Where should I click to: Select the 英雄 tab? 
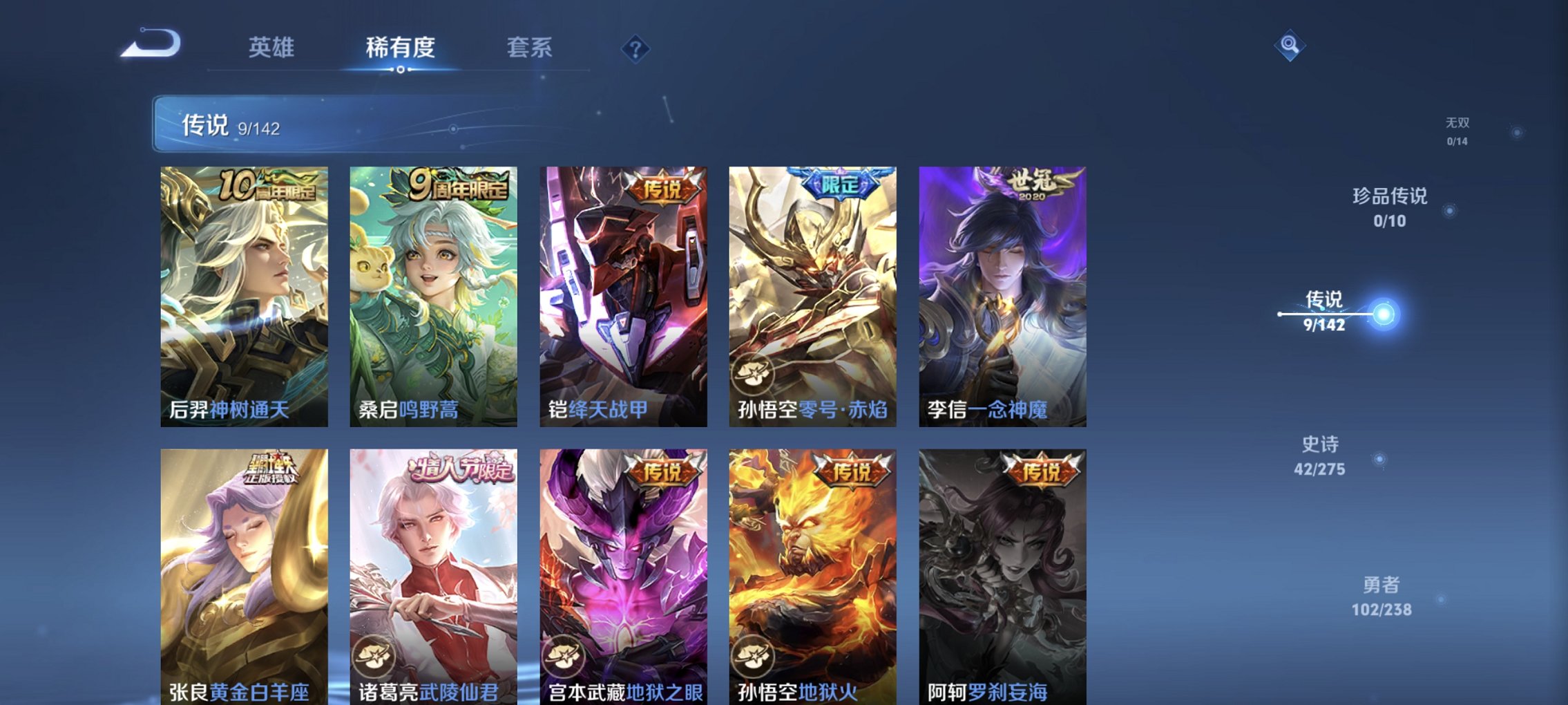pyautogui.click(x=272, y=47)
